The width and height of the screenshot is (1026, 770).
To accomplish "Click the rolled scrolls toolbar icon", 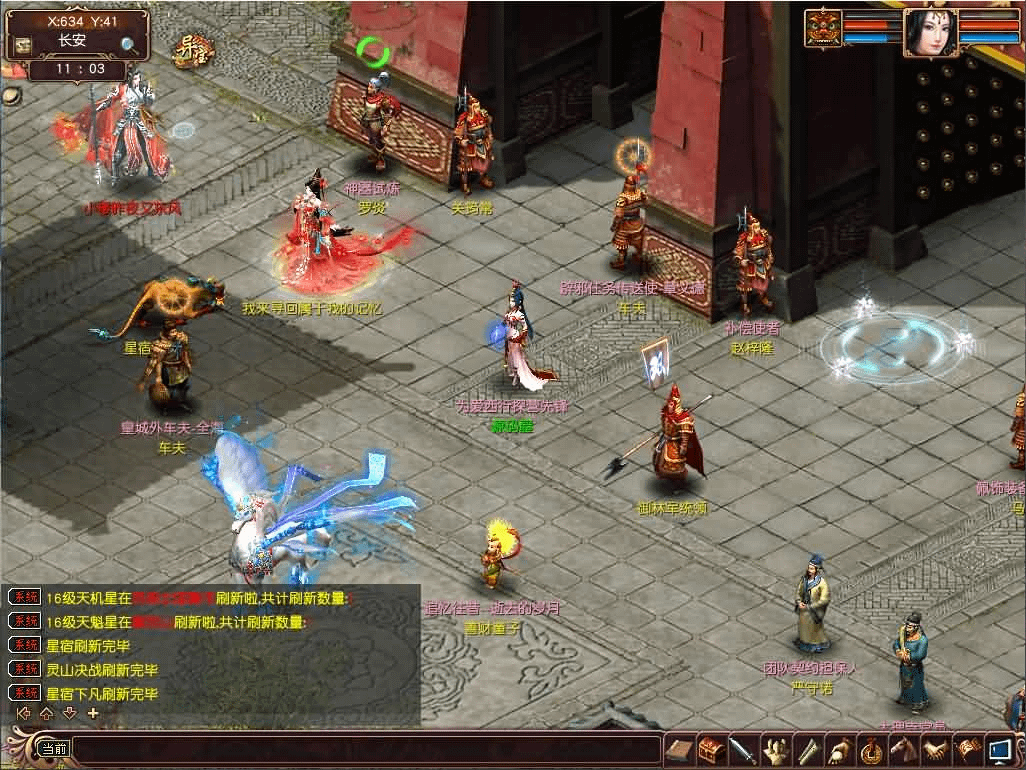I will 807,748.
